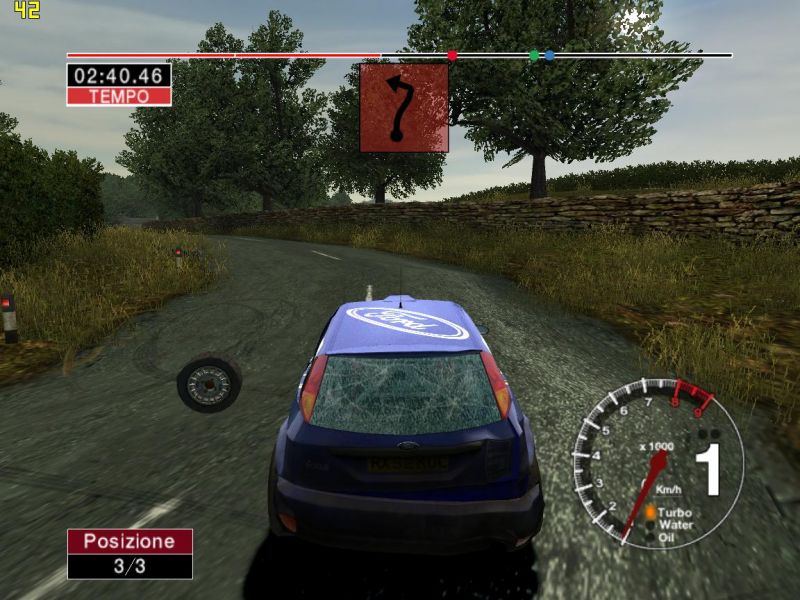Click the Turbo warning light

[650, 512]
